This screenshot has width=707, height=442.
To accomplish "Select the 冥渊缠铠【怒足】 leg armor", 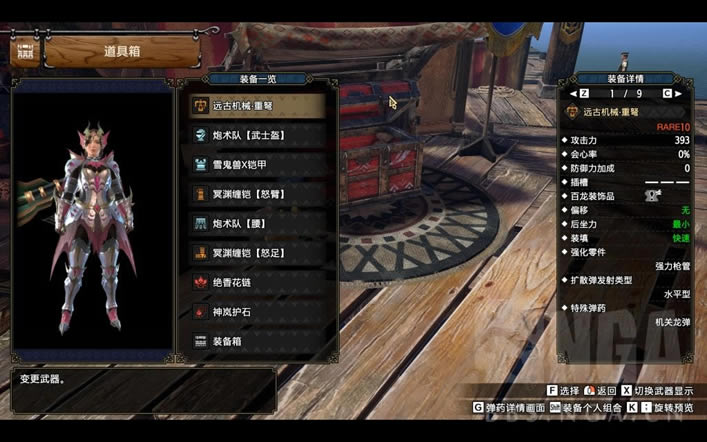I will pos(256,253).
